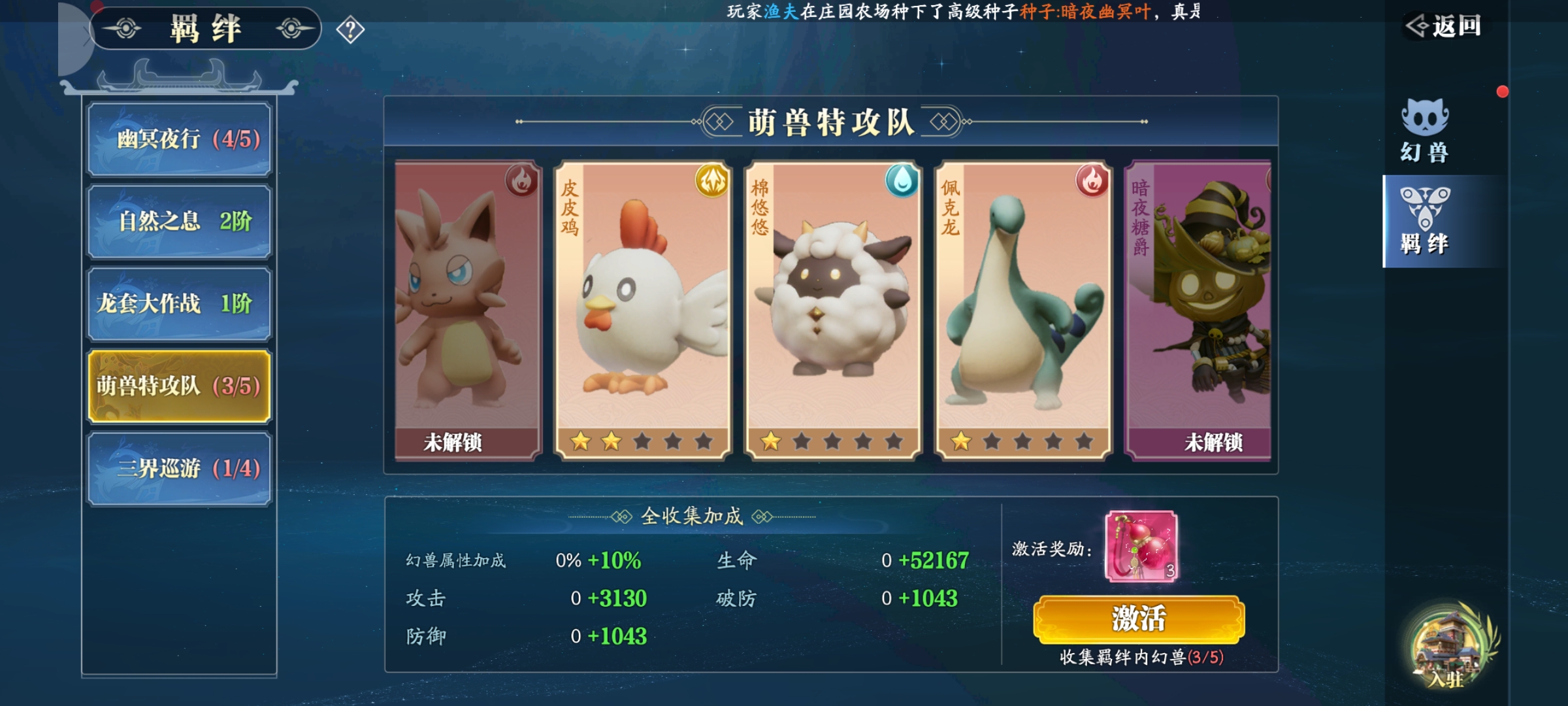Choose the 棉悠悠 sheep card
Screen dimensions: 1568x706
(x=833, y=311)
